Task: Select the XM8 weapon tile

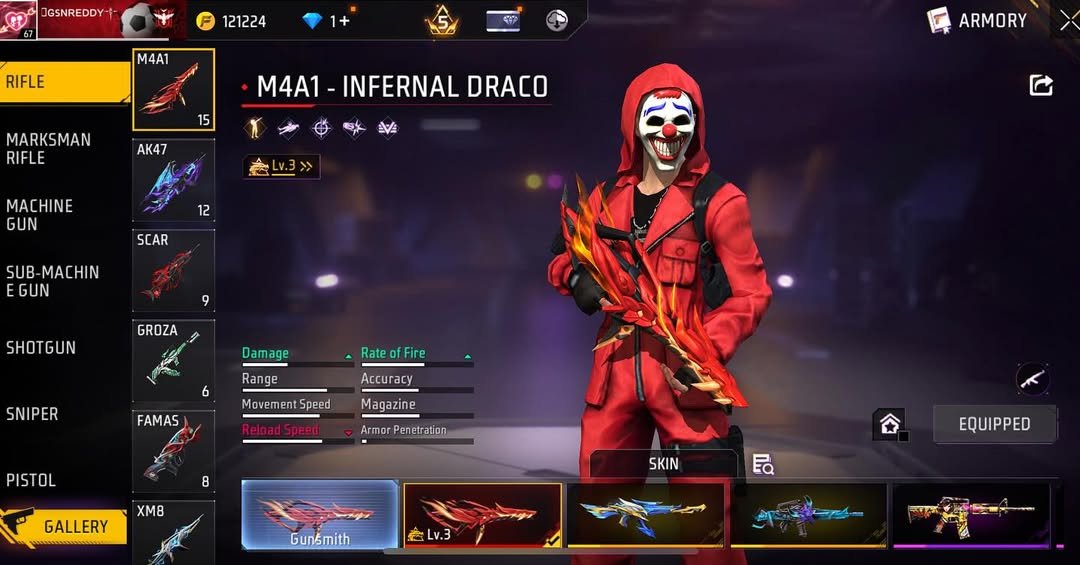Action: point(173,532)
